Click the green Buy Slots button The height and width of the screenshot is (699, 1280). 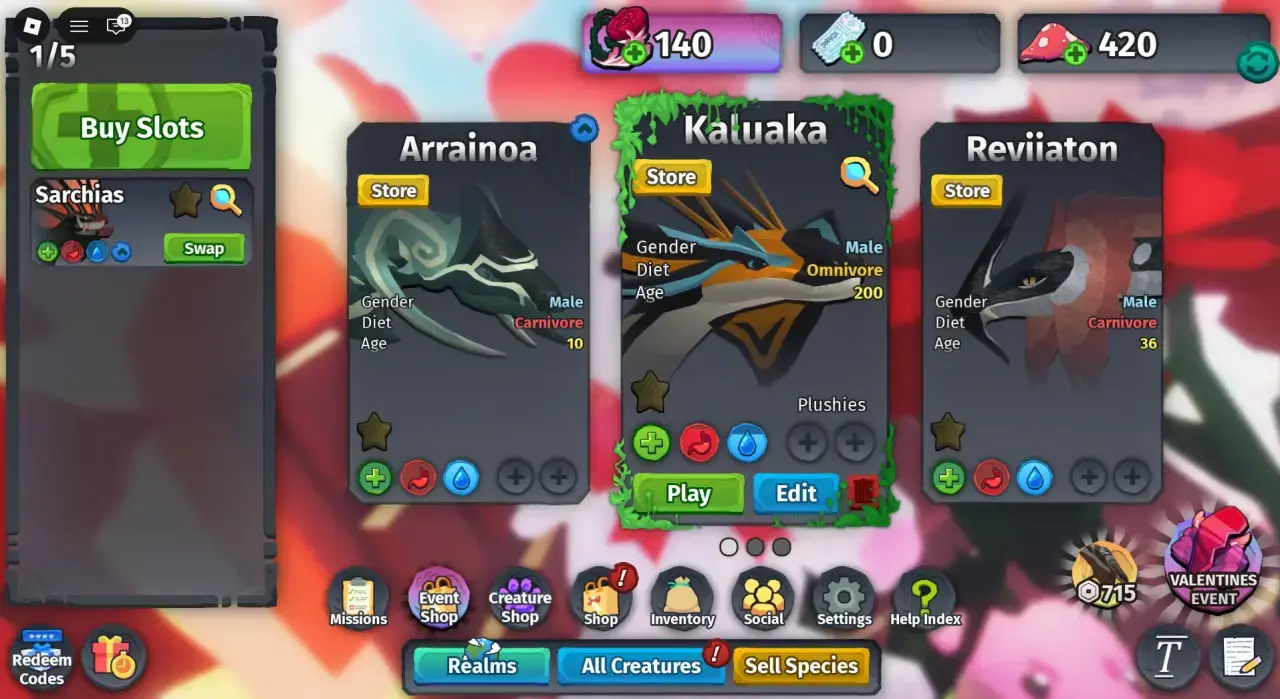pos(141,127)
